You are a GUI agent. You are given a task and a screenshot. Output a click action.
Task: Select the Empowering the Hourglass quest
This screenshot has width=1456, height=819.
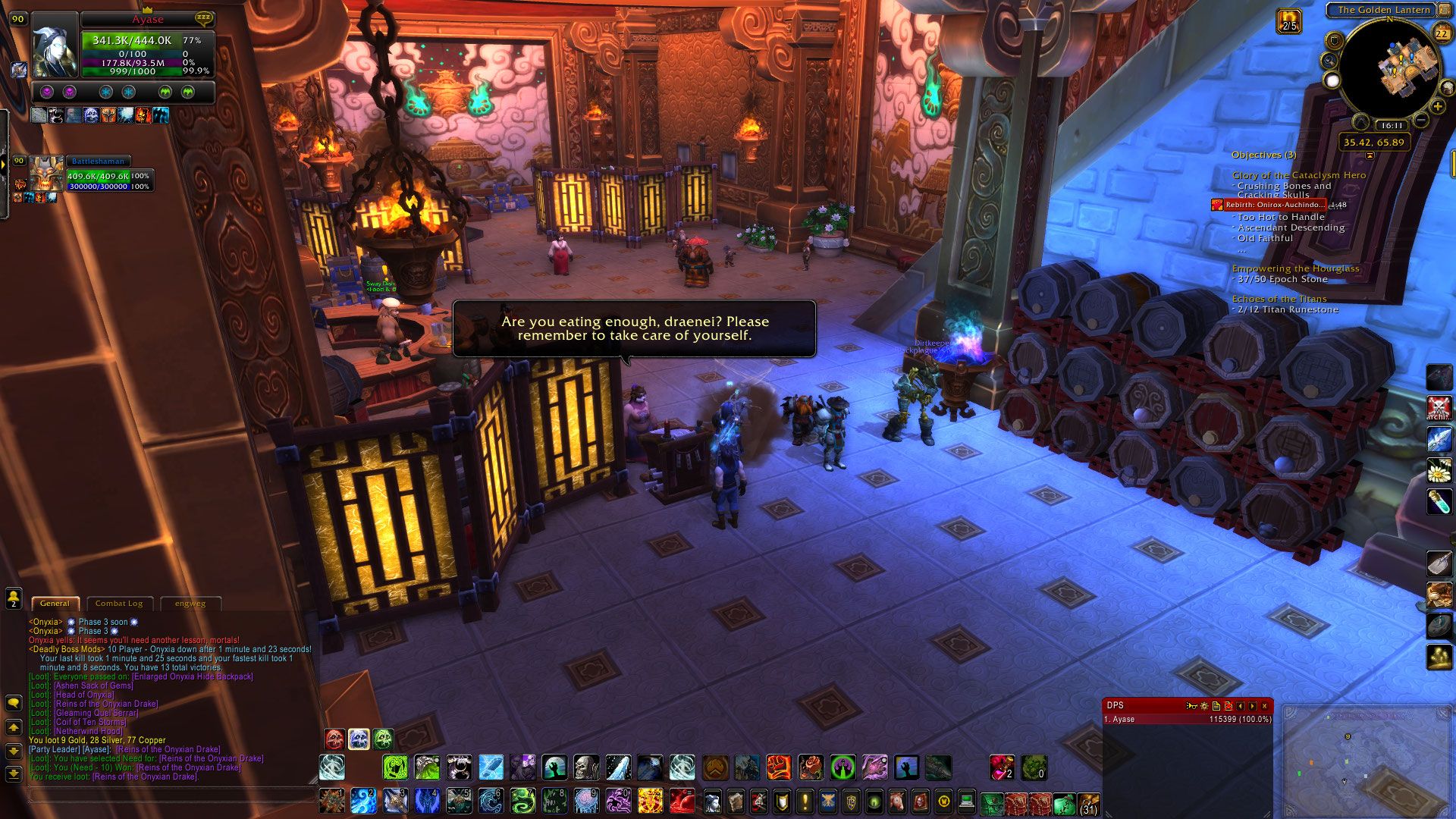click(x=1295, y=268)
